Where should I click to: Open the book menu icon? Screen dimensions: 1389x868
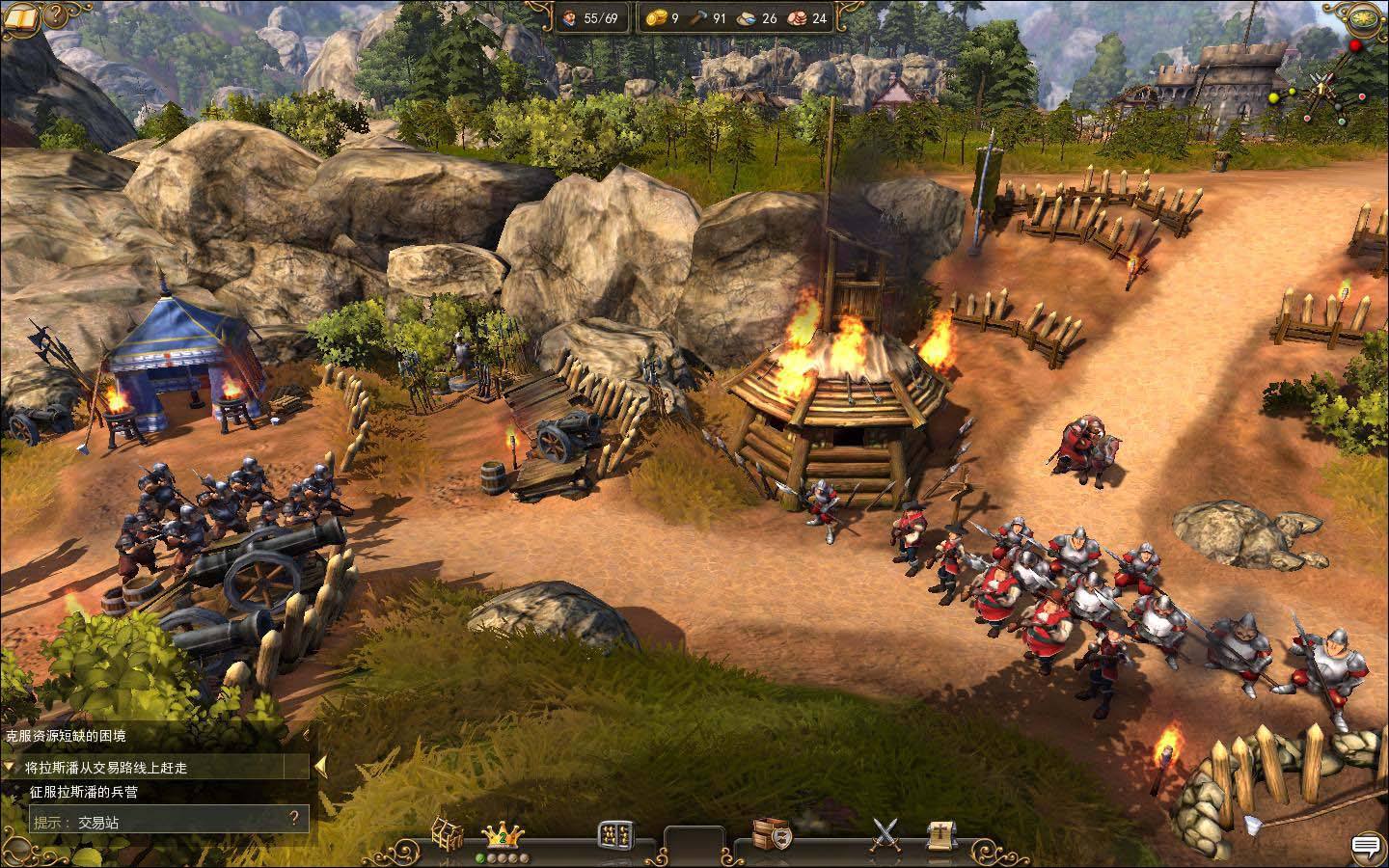click(19, 16)
